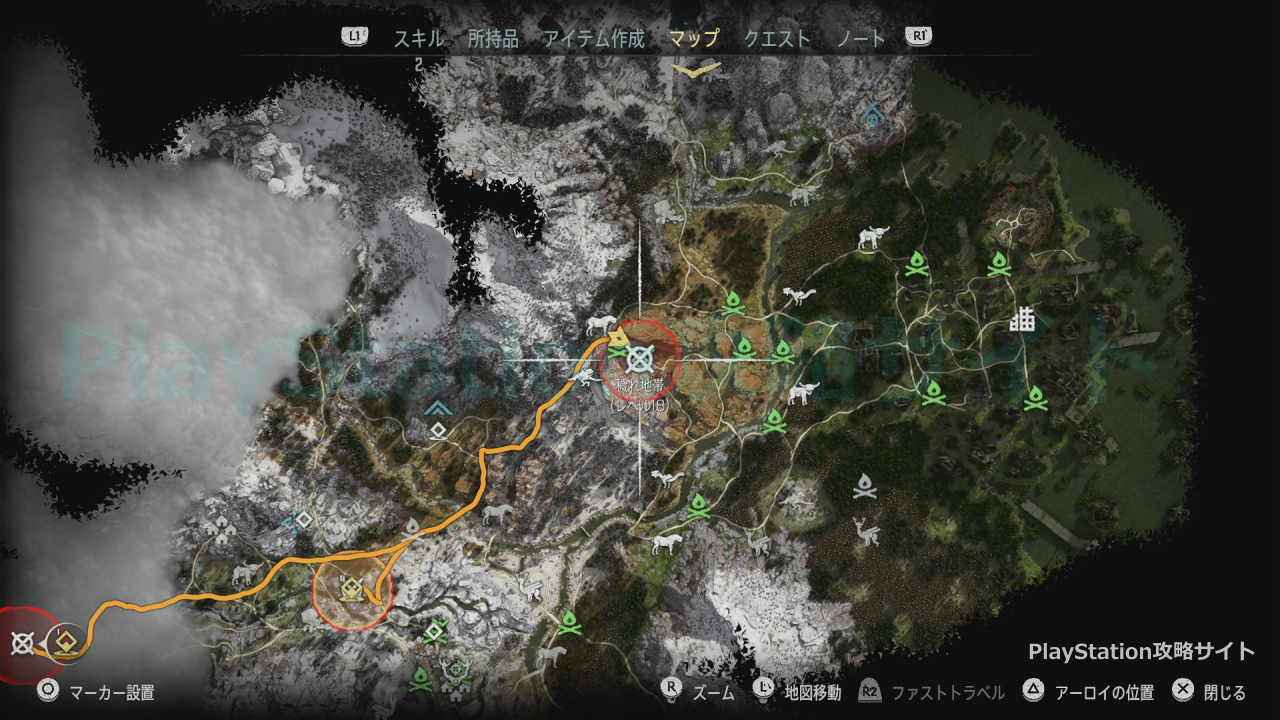Select the crossed-circle marker in the red zone
The width and height of the screenshot is (1280, 720).
click(x=22, y=643)
